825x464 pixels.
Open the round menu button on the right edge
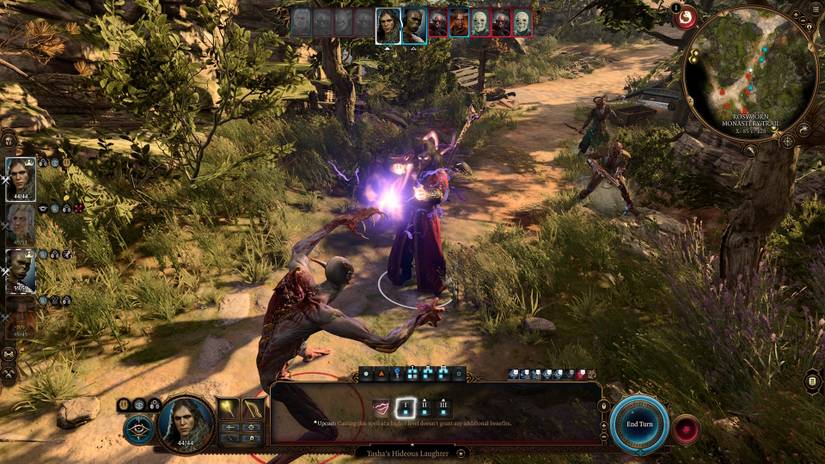(x=812, y=382)
